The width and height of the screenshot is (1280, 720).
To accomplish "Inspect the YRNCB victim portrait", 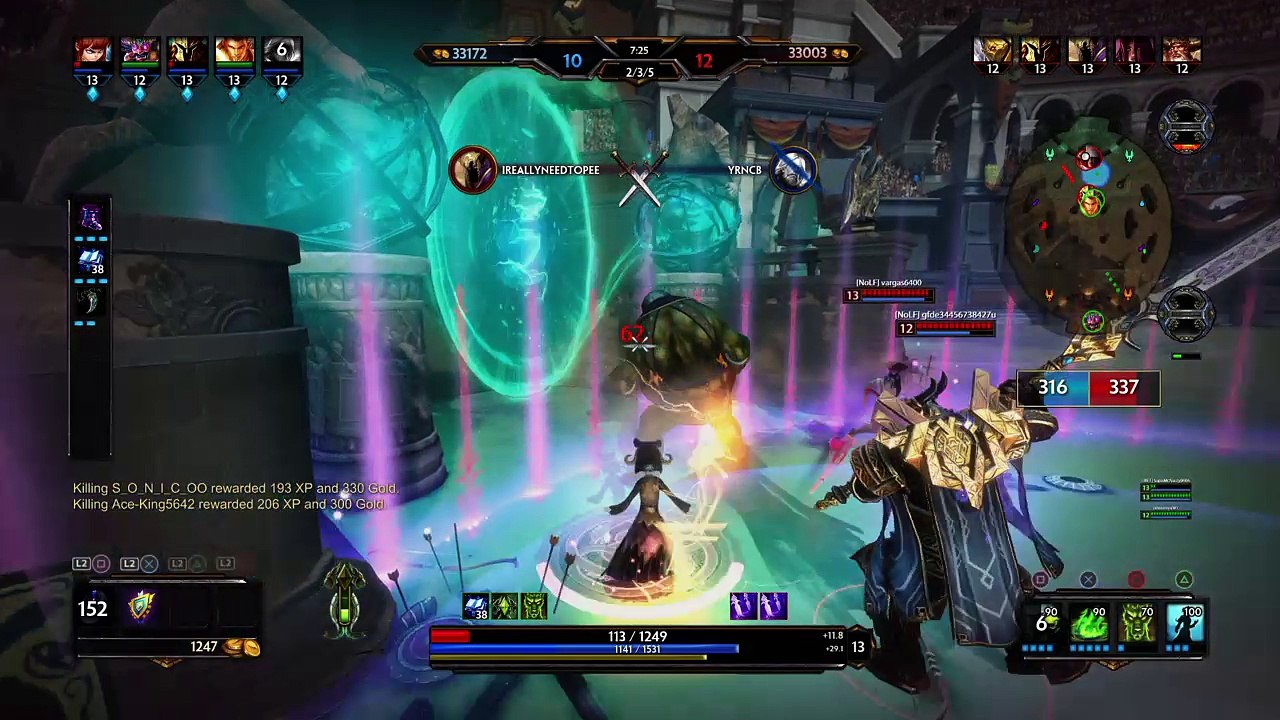I will click(794, 169).
